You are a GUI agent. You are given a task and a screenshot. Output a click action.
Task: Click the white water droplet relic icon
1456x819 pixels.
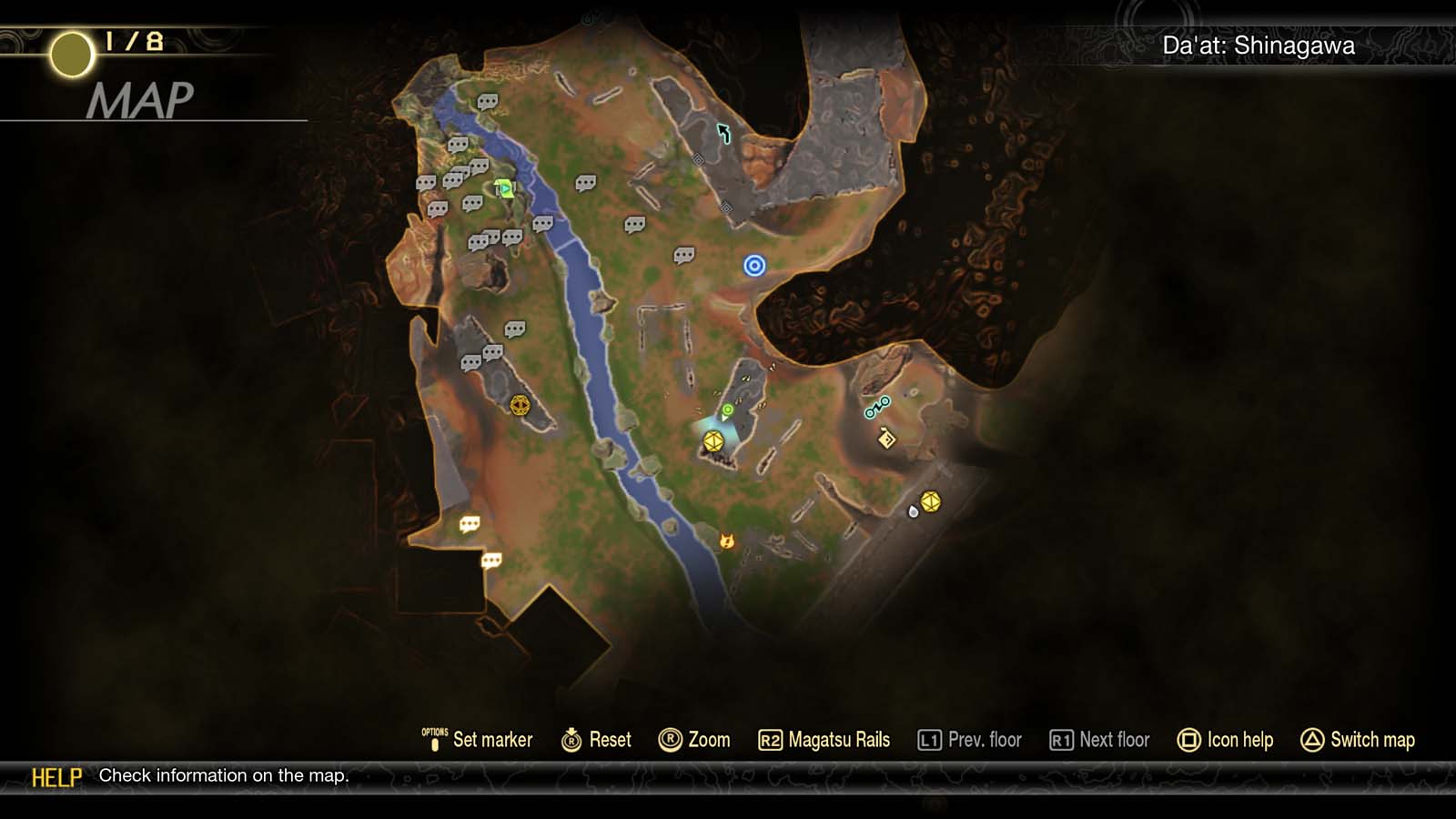(913, 512)
